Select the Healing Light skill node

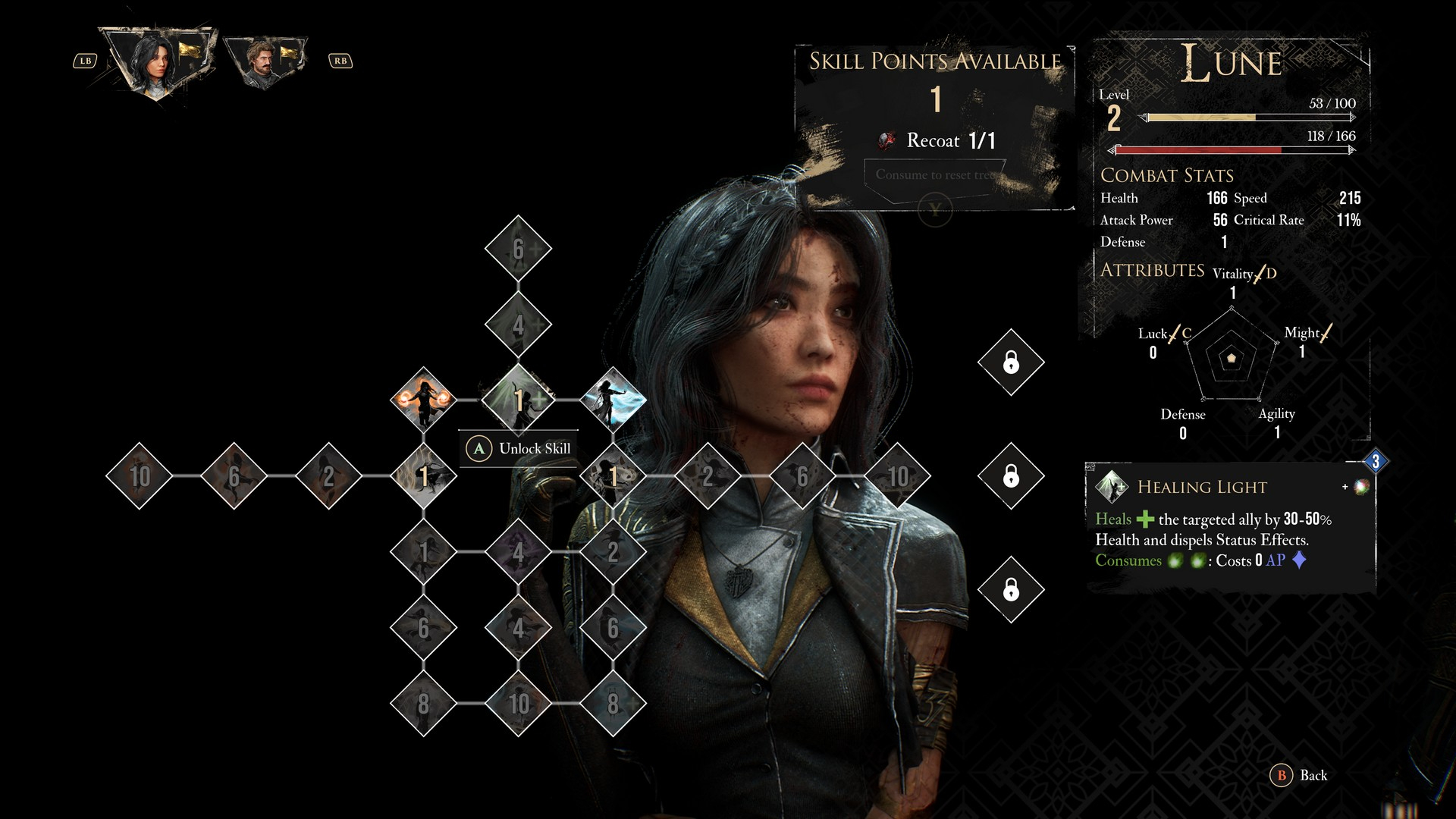point(519,400)
